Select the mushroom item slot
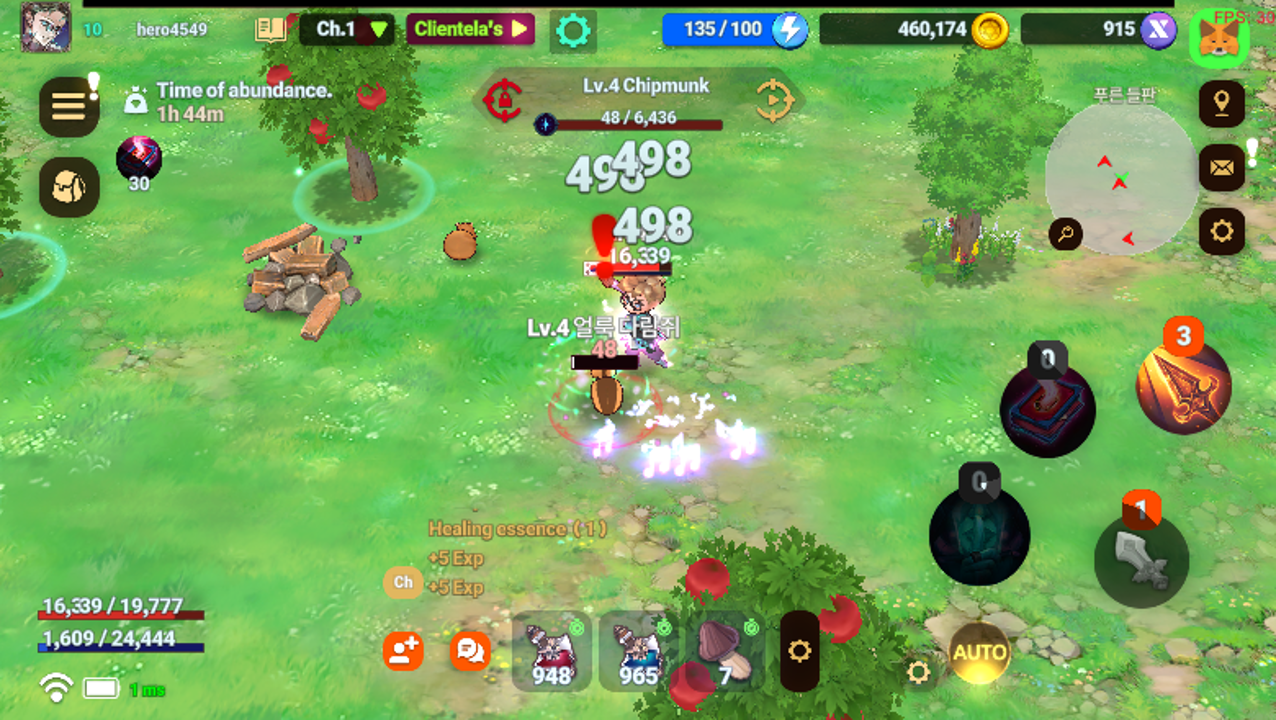Viewport: 1276px width, 720px height. point(725,652)
